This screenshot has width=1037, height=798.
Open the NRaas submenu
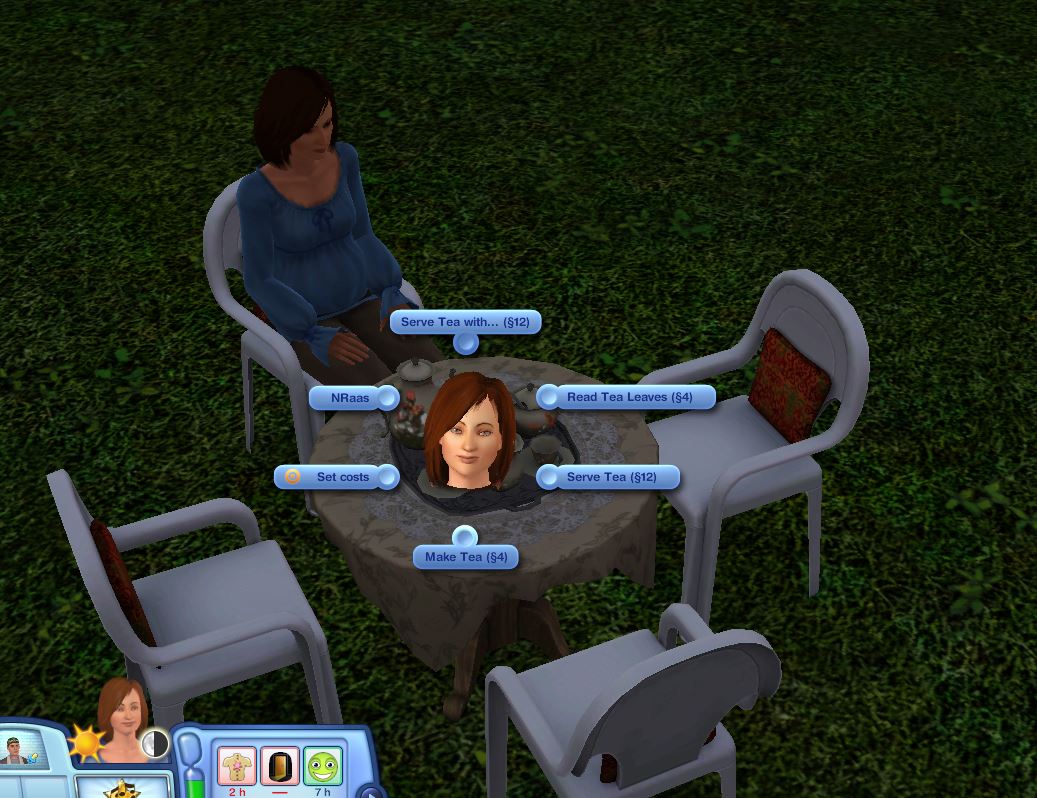tap(350, 398)
